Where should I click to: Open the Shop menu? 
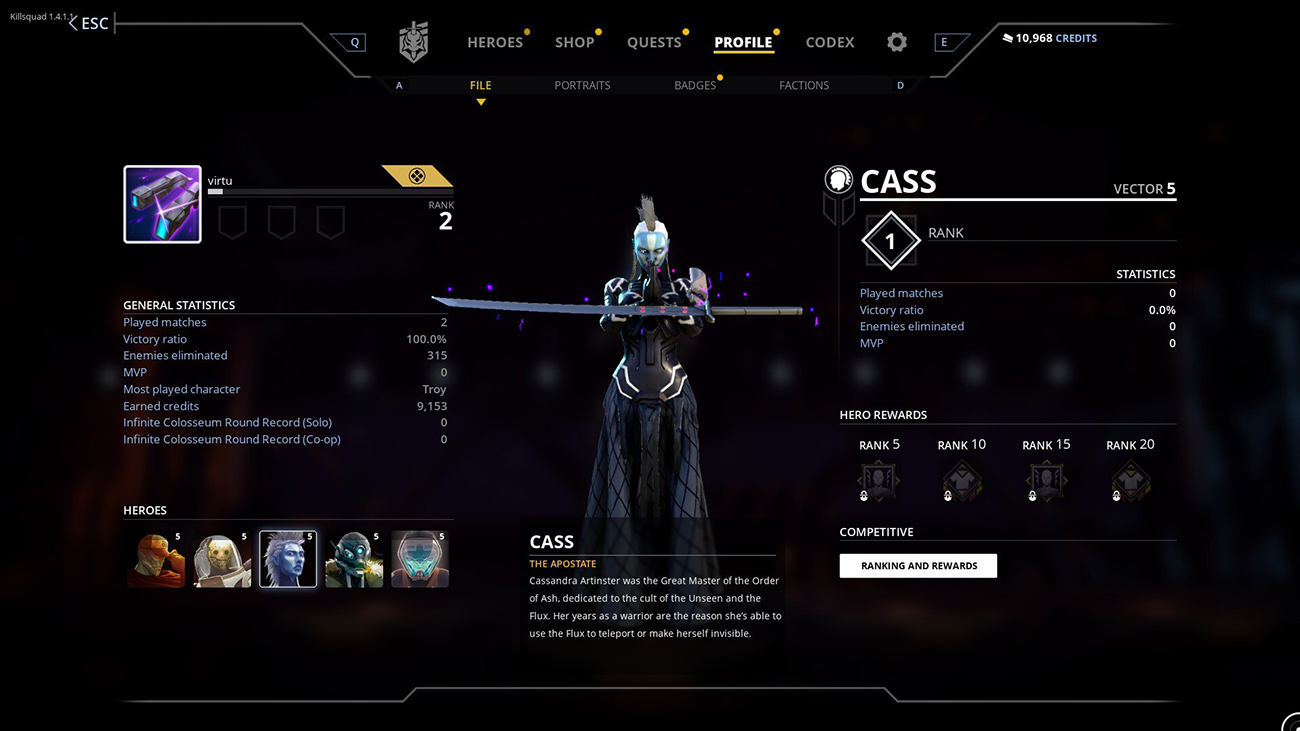(575, 42)
